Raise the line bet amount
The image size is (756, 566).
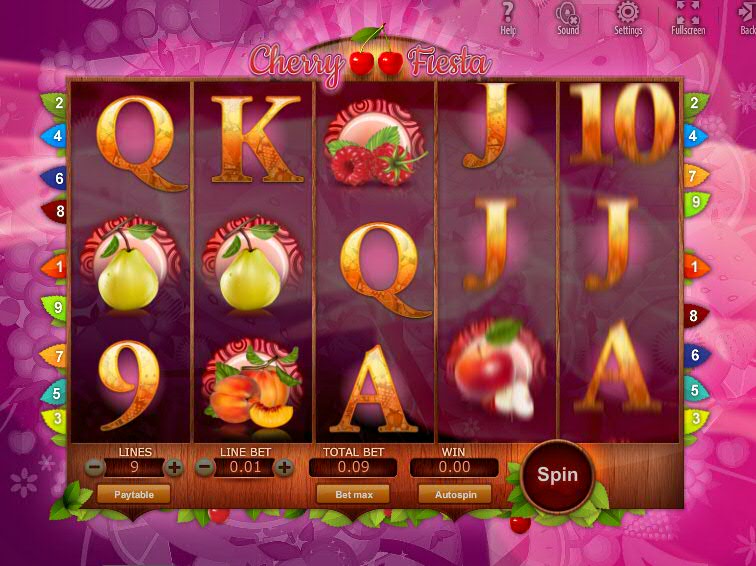click(x=285, y=467)
